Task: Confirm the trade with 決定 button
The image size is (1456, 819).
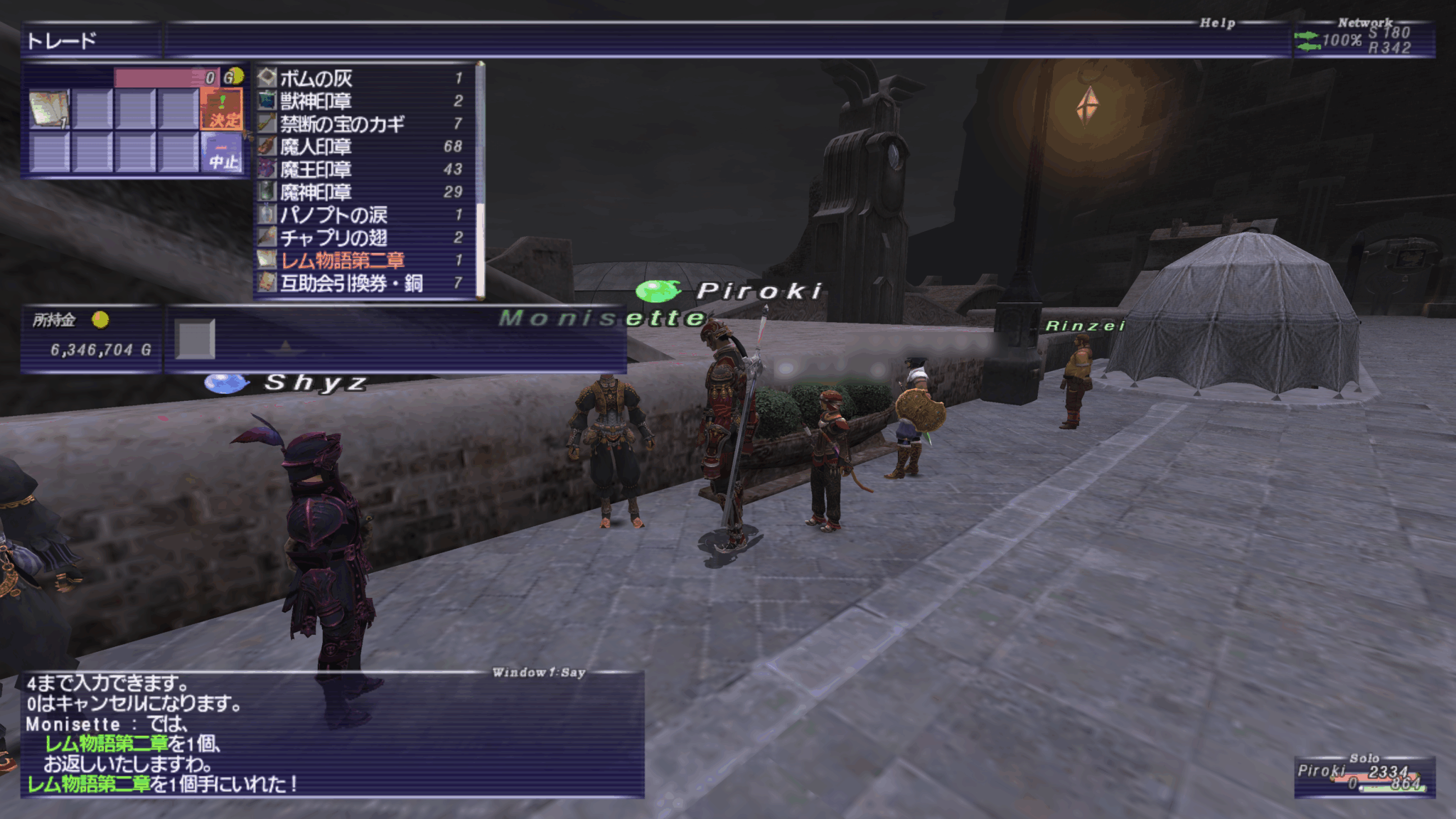Action: coord(223,110)
